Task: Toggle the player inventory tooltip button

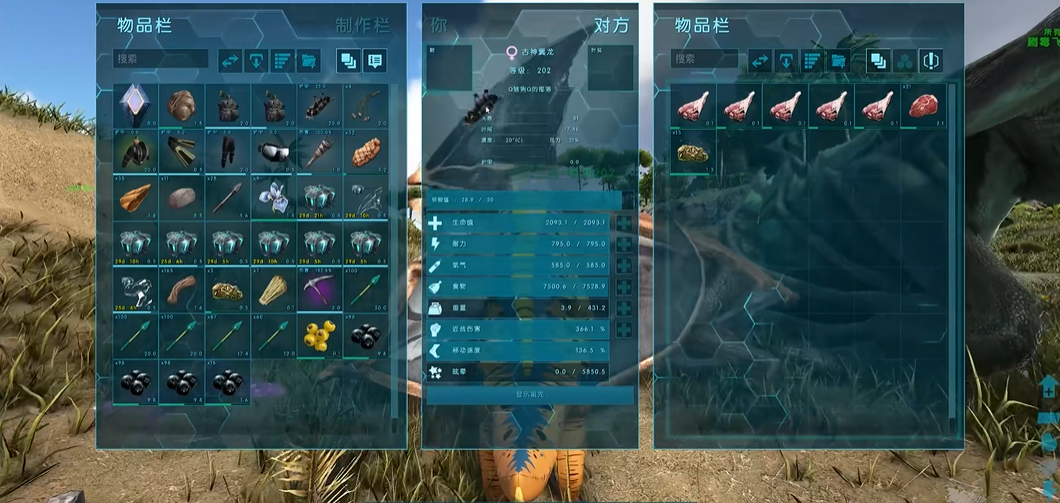Action: click(374, 61)
